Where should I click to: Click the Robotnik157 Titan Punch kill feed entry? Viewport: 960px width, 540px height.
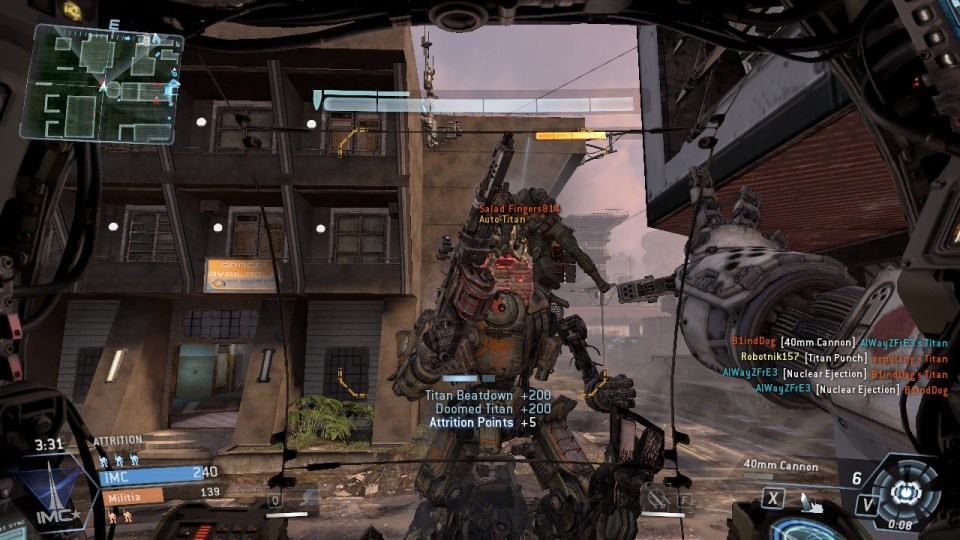click(843, 357)
